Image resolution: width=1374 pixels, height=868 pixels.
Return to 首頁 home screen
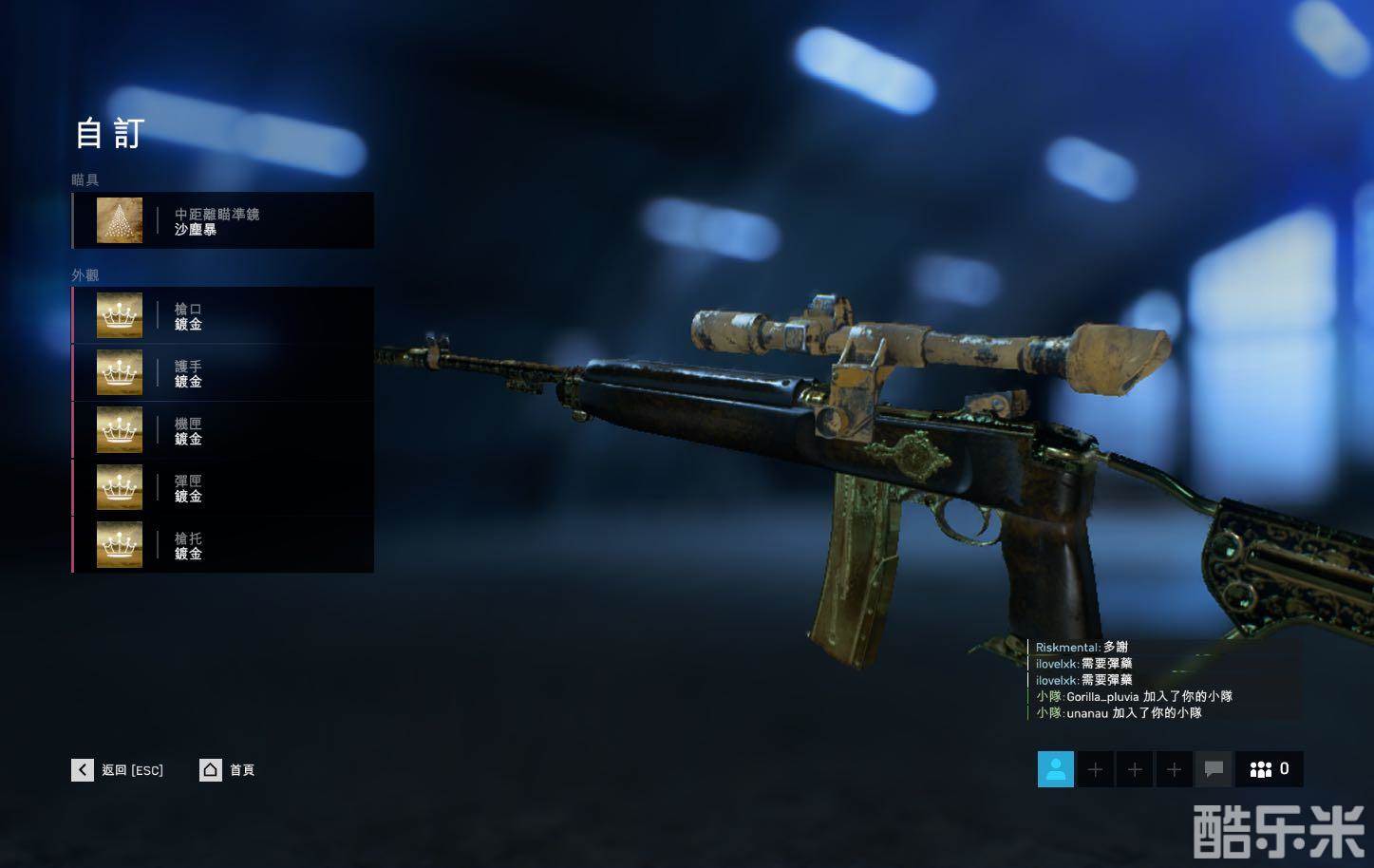(228, 769)
